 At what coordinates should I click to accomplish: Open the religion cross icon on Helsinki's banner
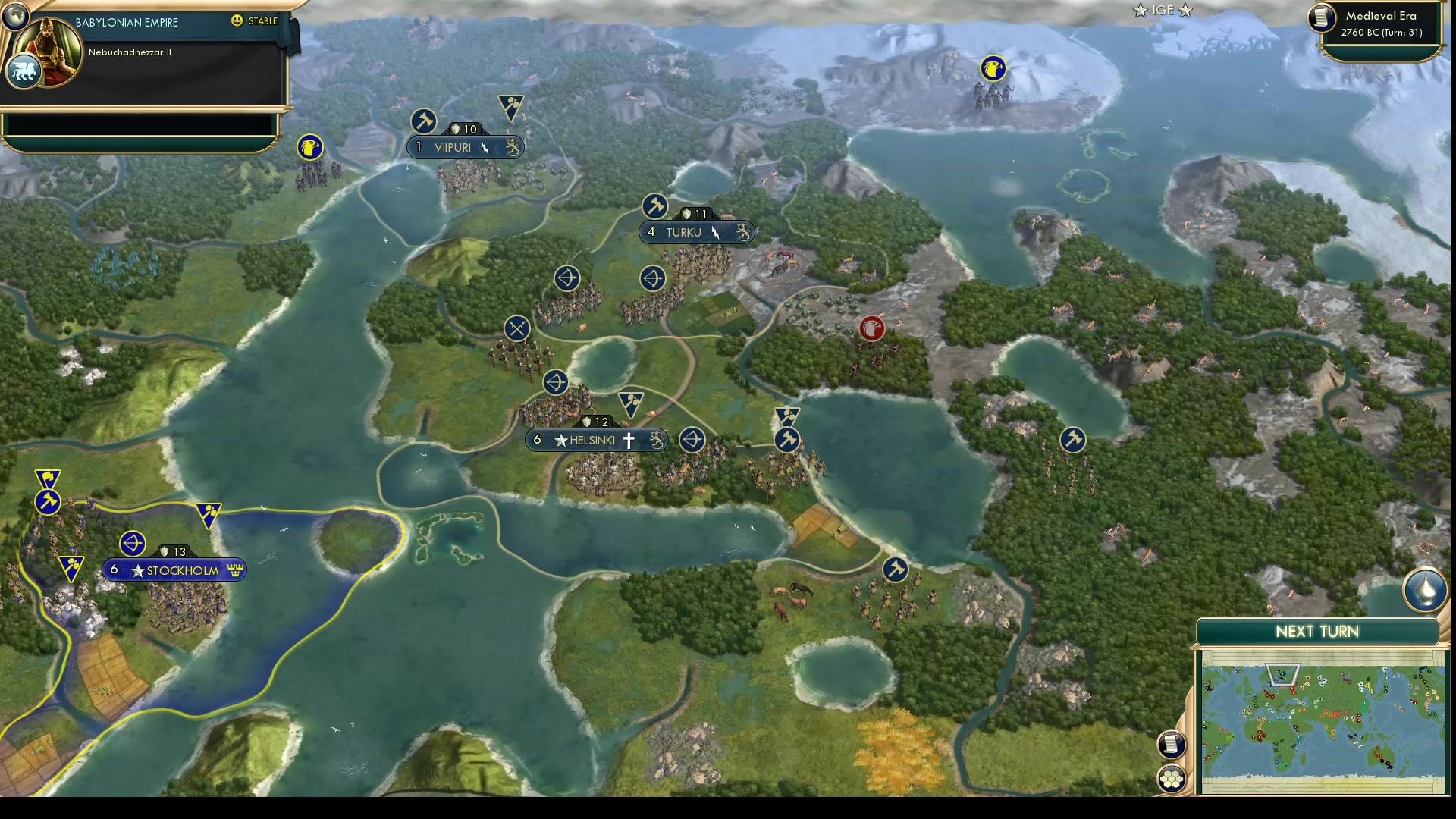(630, 440)
